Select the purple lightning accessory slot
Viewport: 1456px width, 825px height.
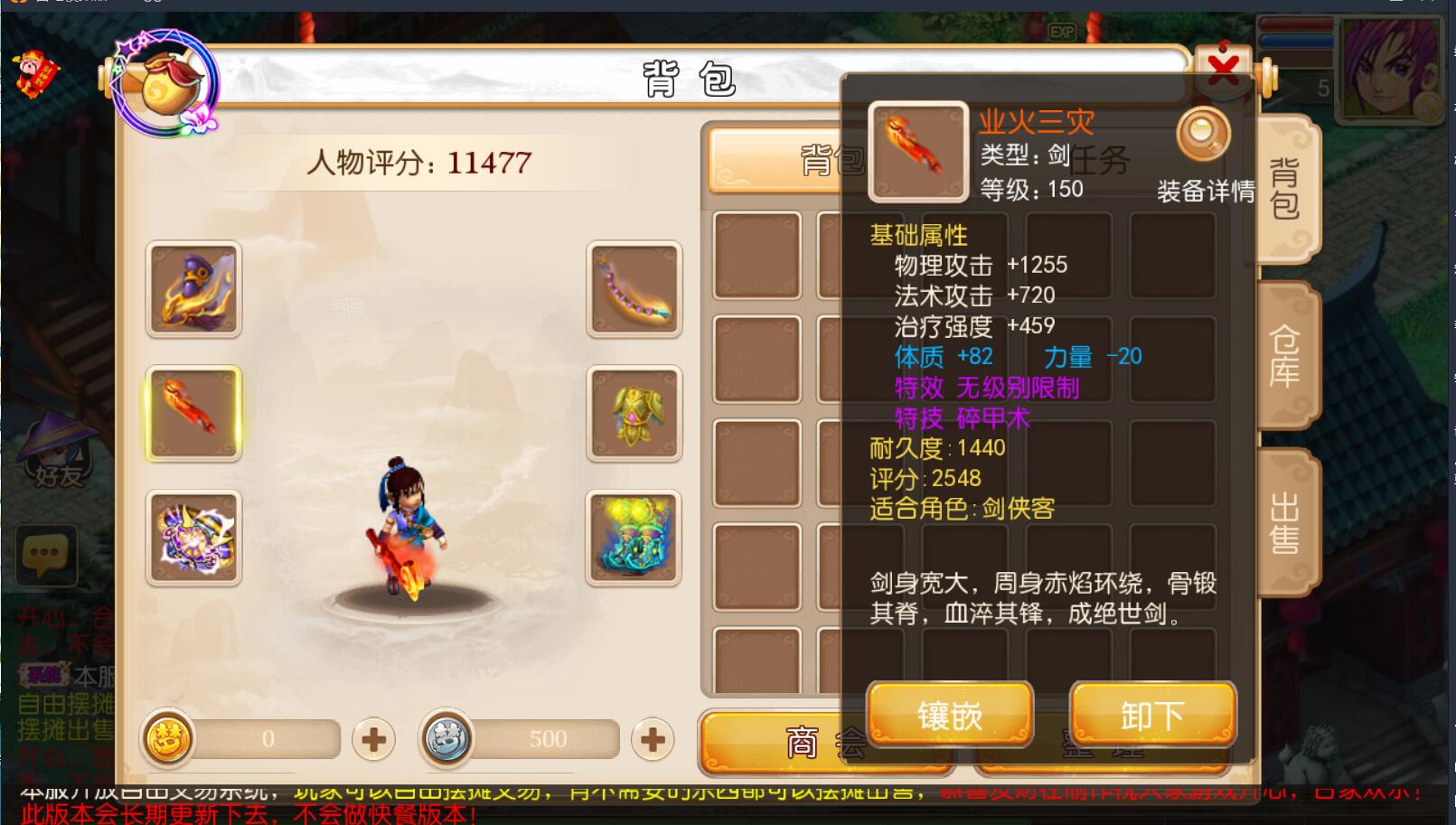pos(193,539)
